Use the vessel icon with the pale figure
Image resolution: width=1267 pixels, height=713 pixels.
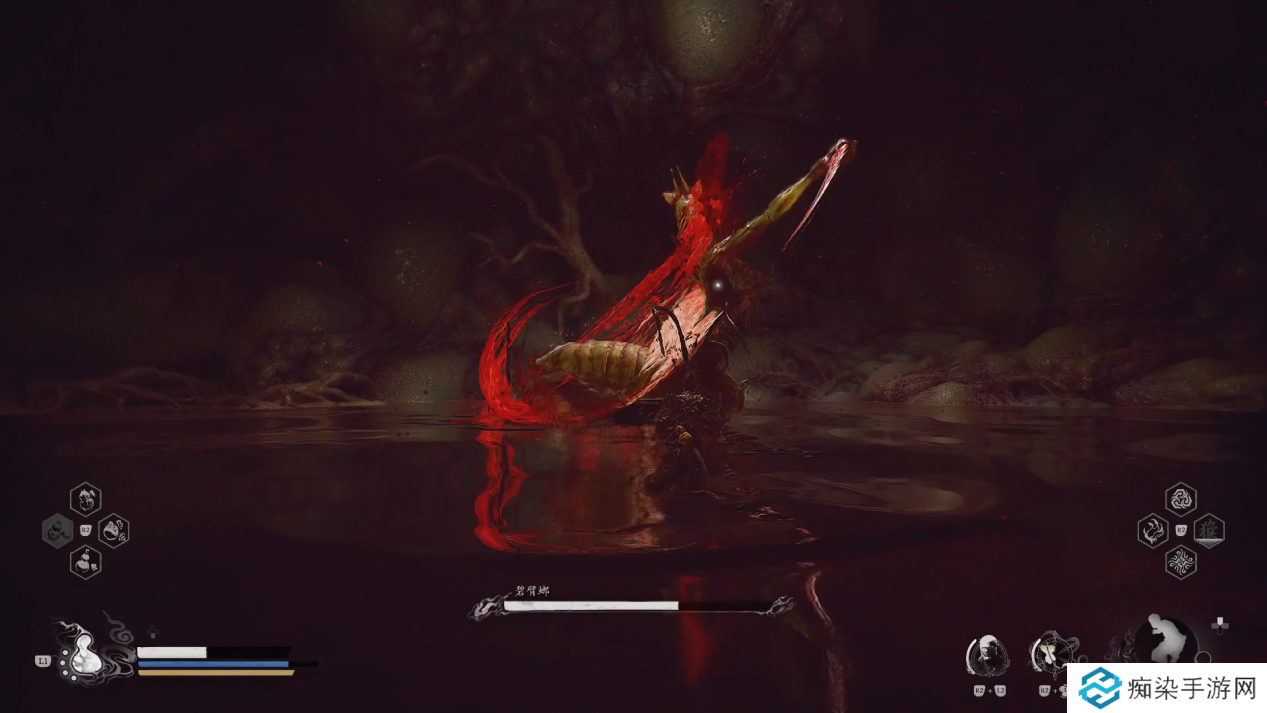coord(1050,653)
